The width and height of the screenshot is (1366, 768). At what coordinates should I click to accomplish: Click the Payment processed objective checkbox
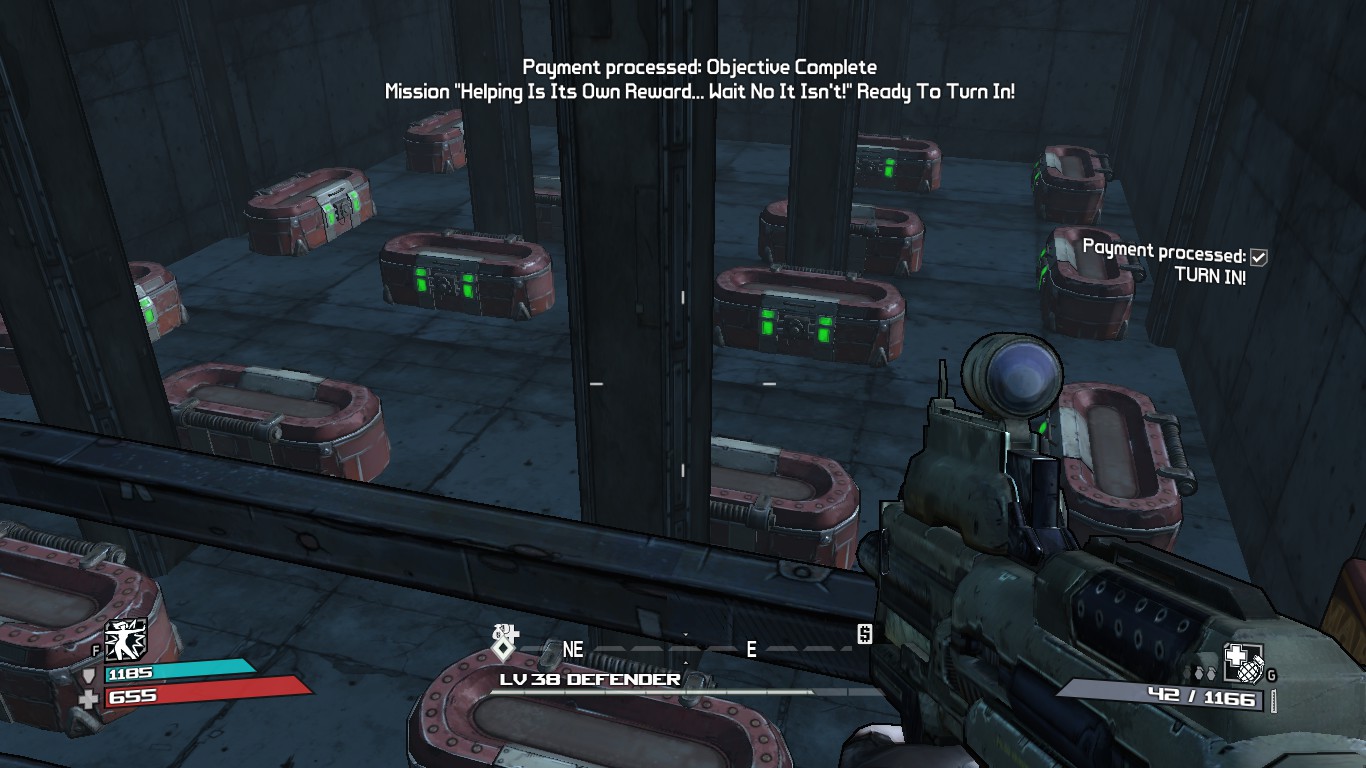(x=1259, y=257)
